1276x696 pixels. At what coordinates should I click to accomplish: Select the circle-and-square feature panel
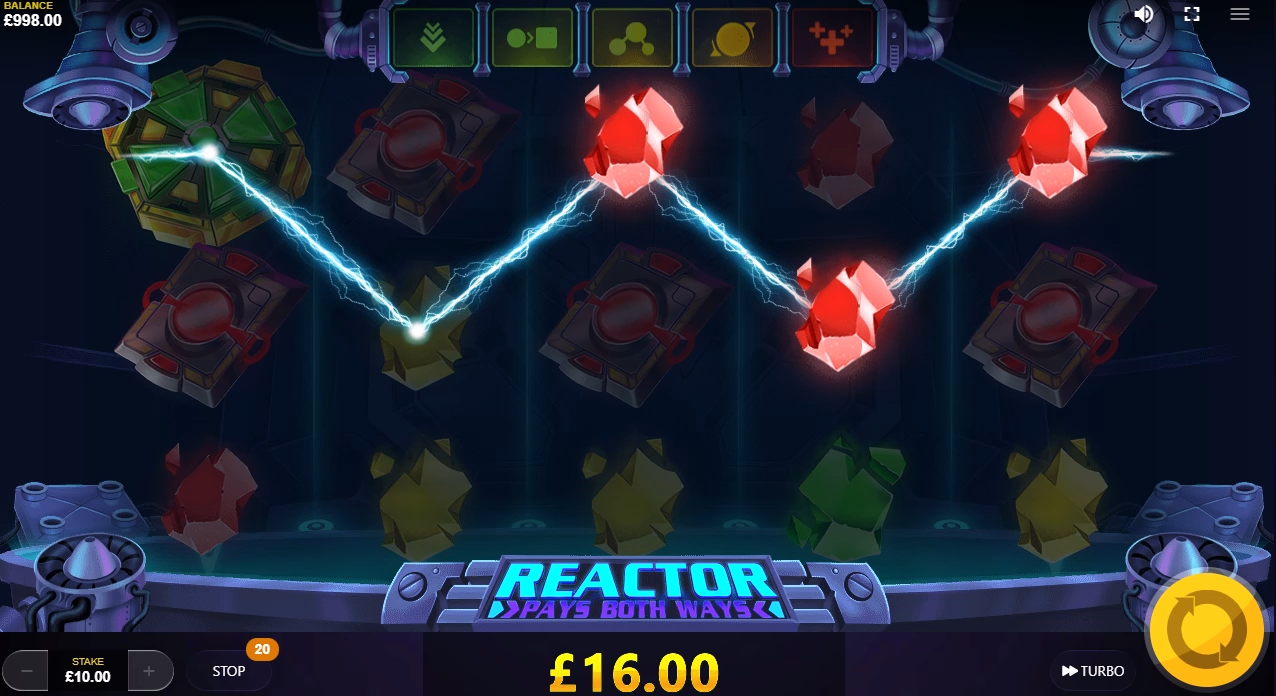coord(532,39)
